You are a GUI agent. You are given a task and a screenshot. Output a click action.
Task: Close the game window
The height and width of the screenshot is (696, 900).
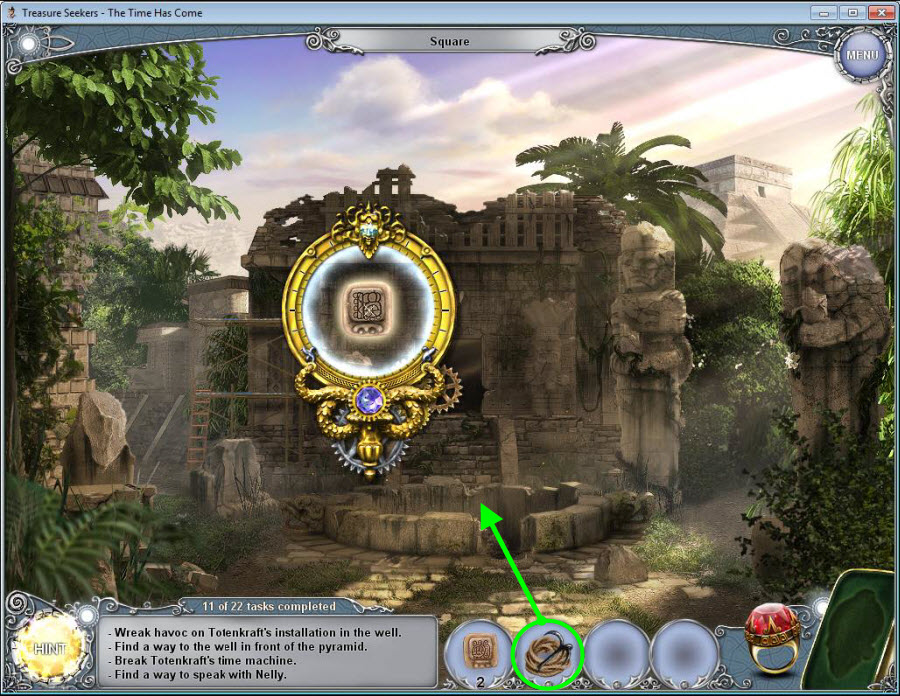point(879,12)
